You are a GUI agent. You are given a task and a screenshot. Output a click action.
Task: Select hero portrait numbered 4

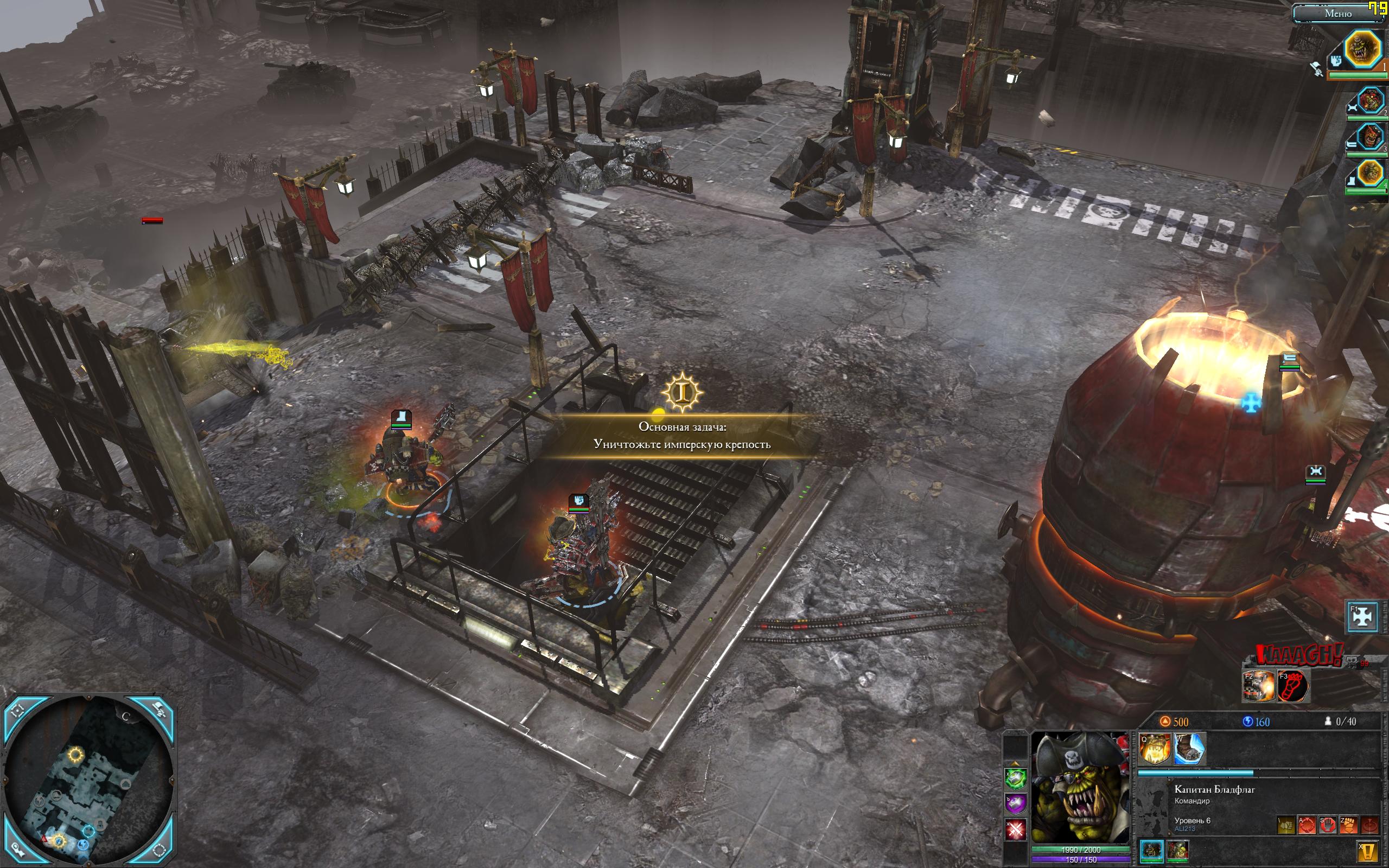[1370, 173]
